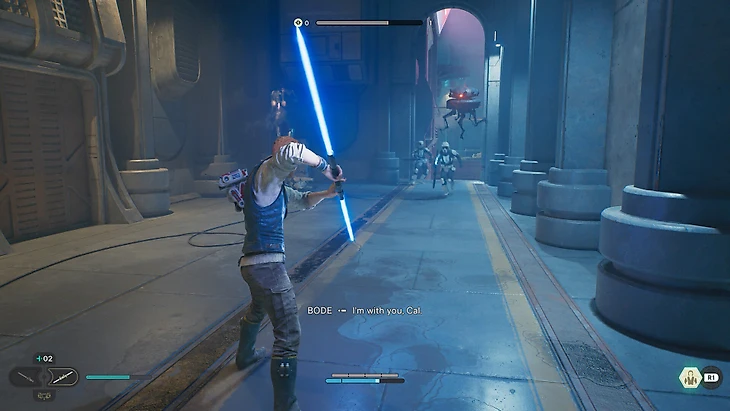Select the single-blade lightsaber stance icon

25,377
